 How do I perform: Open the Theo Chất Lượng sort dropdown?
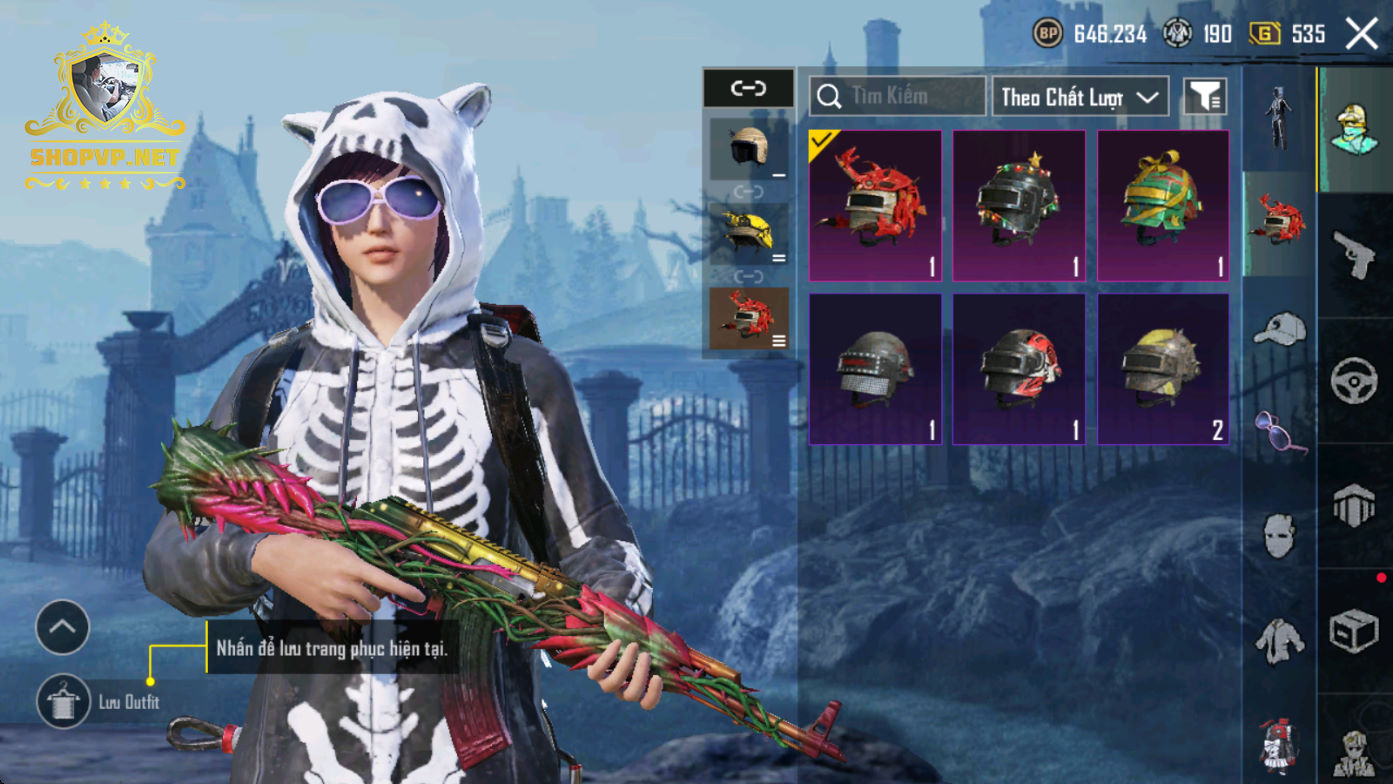(1080, 97)
